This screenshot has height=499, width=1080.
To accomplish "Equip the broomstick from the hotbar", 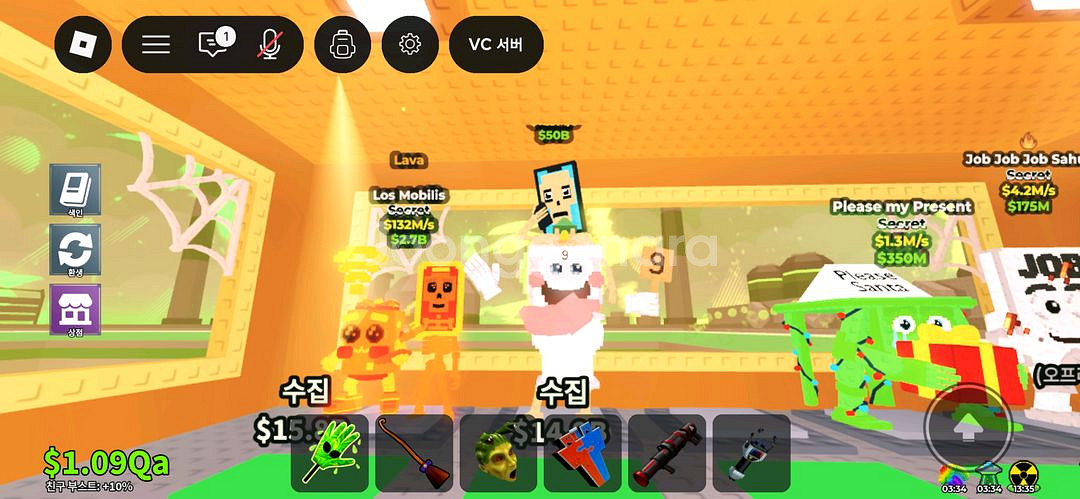I will click(413, 453).
